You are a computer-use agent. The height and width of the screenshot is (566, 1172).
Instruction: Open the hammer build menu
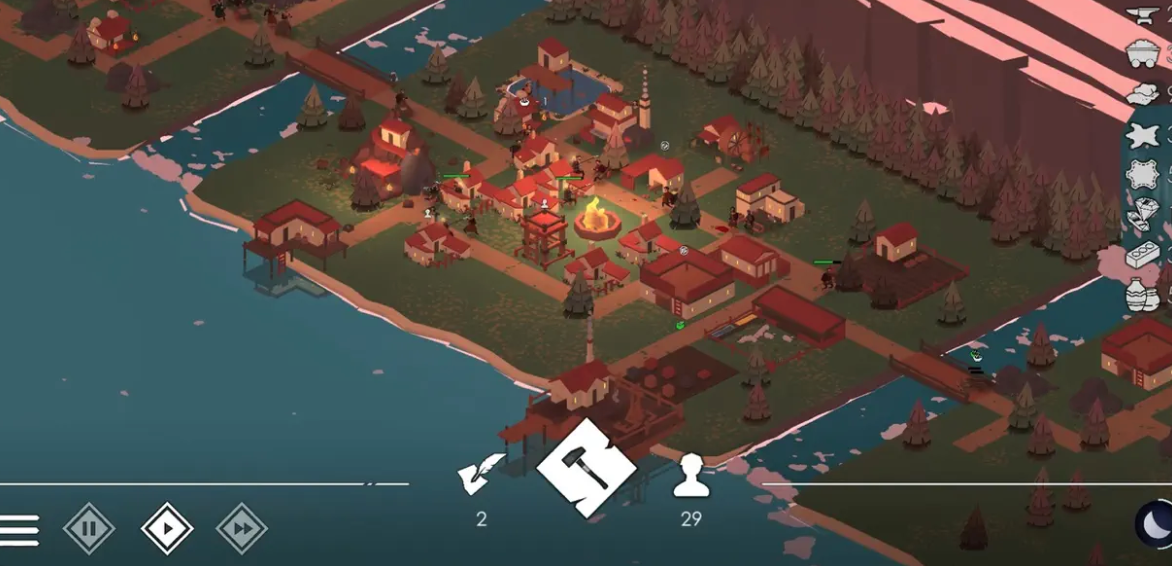586,468
